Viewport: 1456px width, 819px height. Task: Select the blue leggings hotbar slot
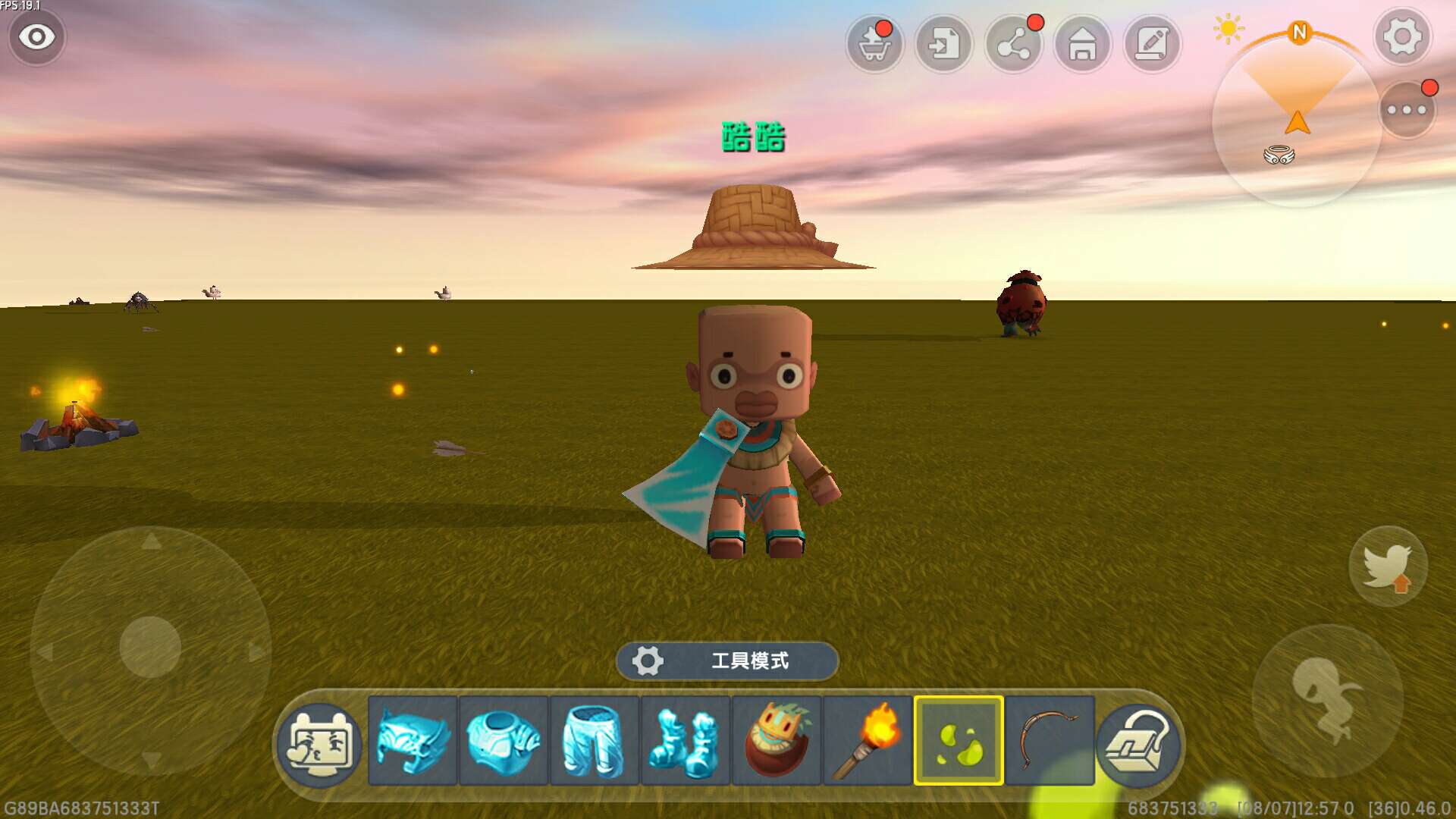(x=595, y=741)
